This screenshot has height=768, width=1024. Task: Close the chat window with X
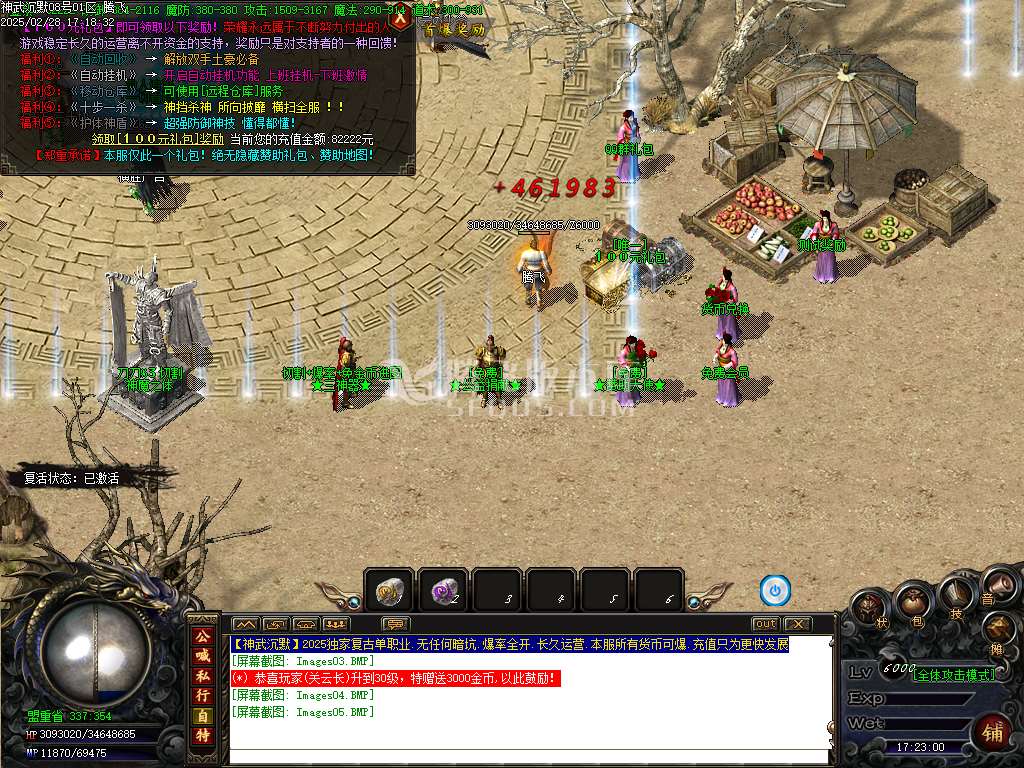coord(797,624)
